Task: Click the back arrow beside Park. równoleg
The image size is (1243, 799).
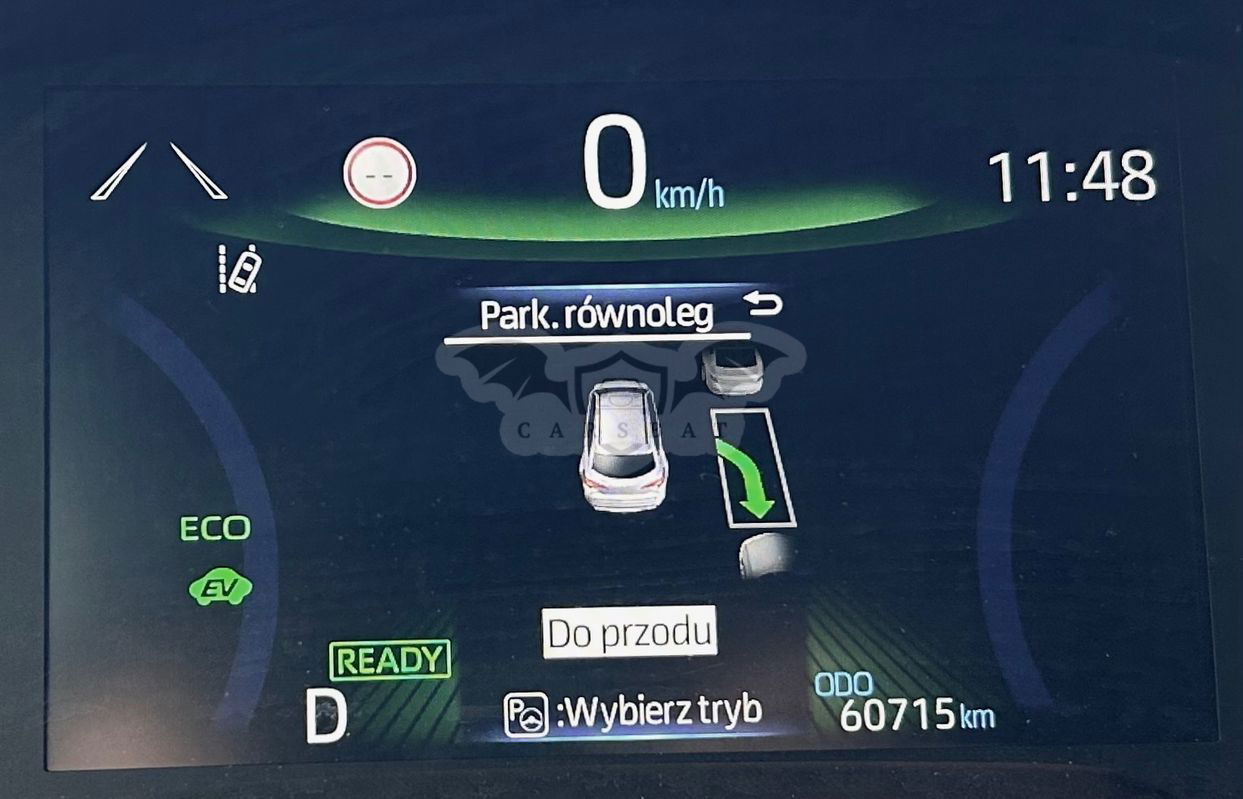Action: point(764,304)
